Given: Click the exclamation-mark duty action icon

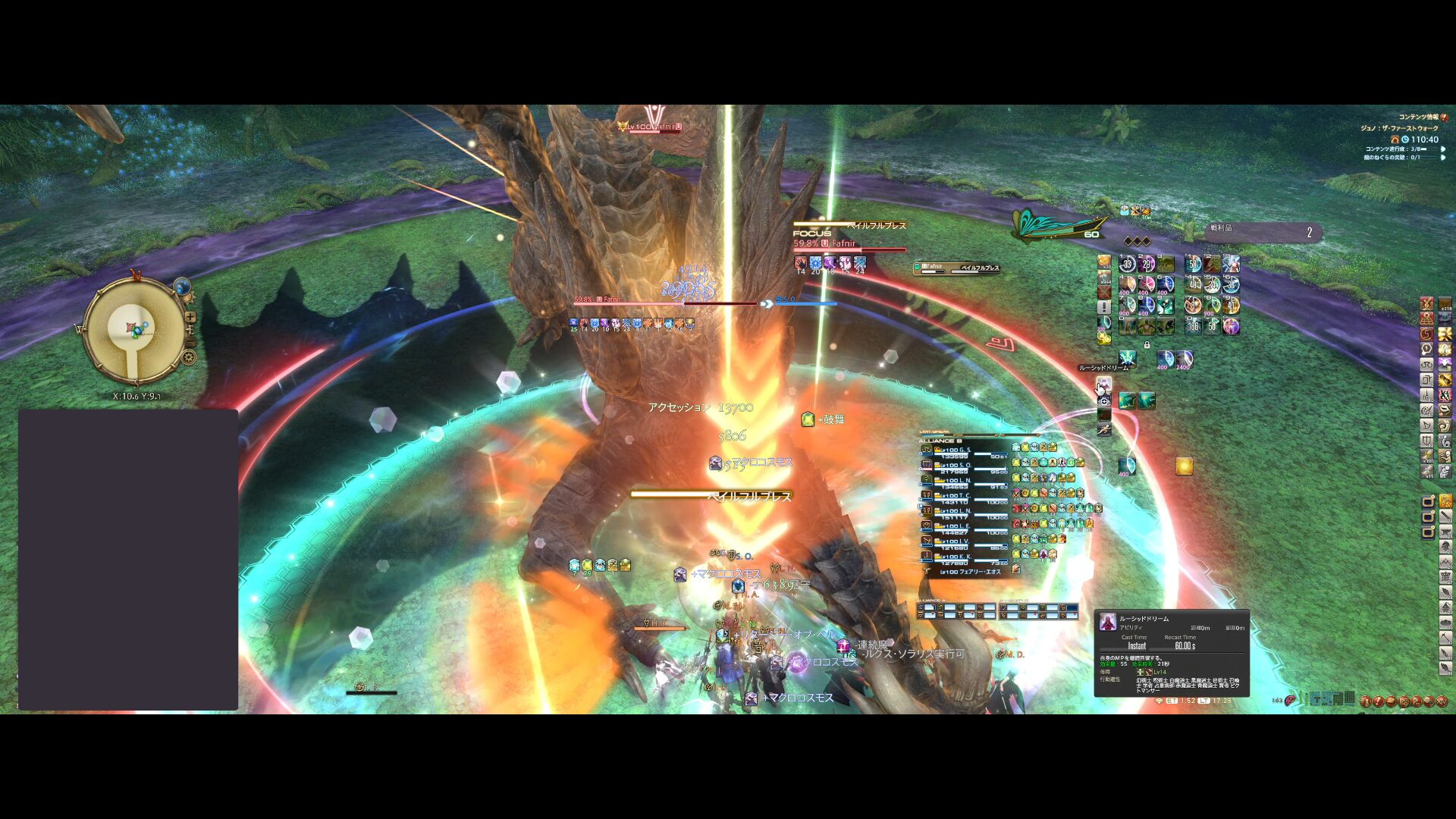Looking at the screenshot, I should tap(1104, 306).
